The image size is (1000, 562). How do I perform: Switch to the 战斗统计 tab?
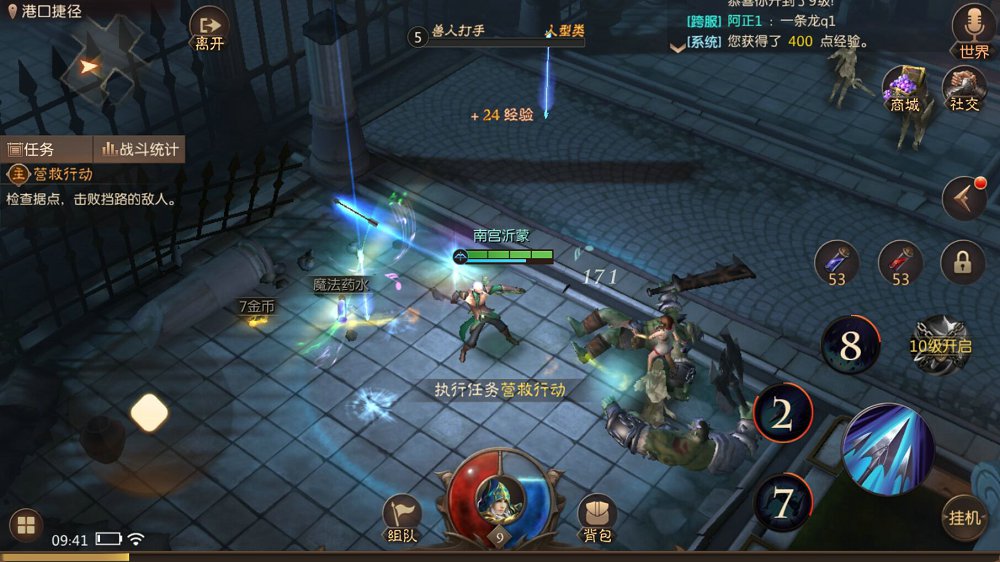[x=140, y=149]
